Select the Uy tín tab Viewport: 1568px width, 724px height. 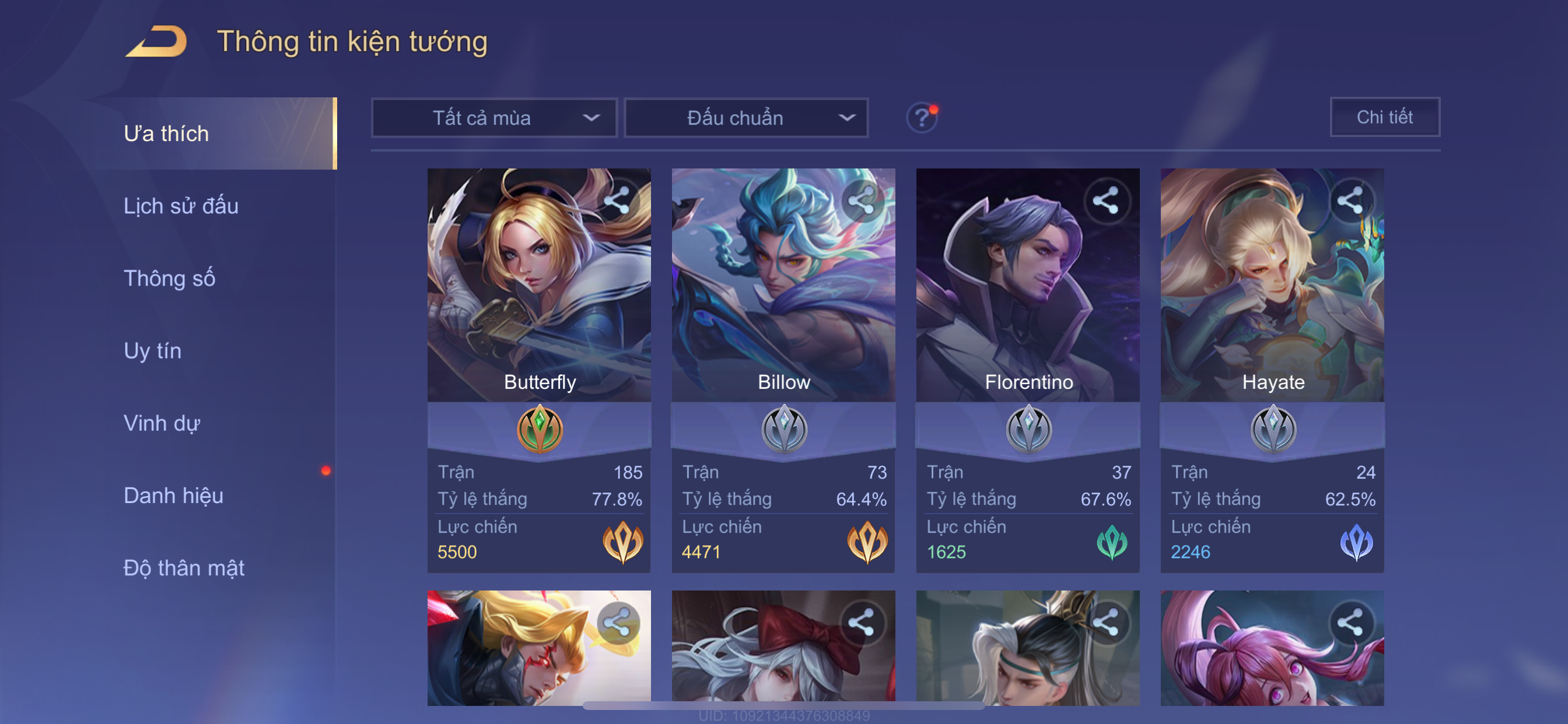coord(152,351)
